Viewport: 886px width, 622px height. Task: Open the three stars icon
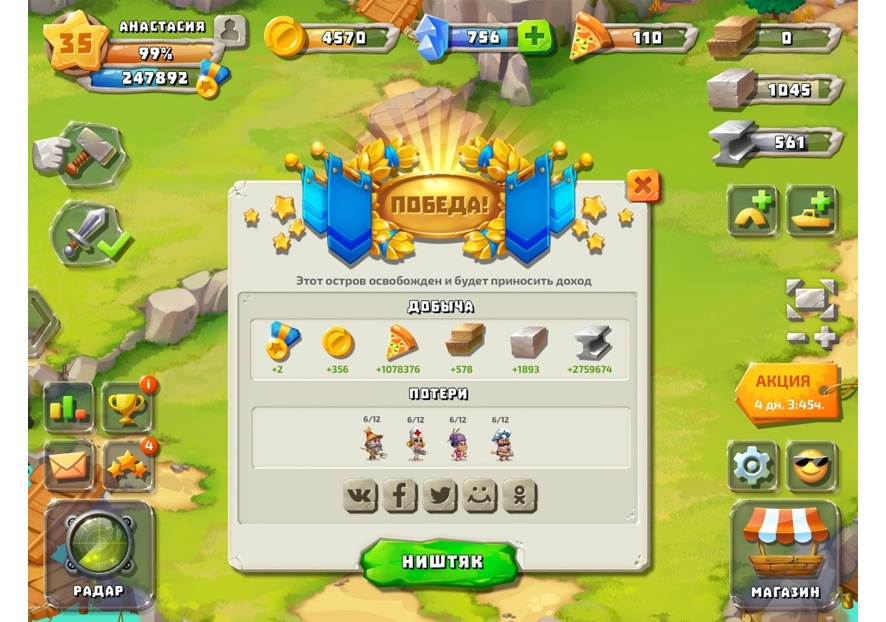tap(127, 466)
